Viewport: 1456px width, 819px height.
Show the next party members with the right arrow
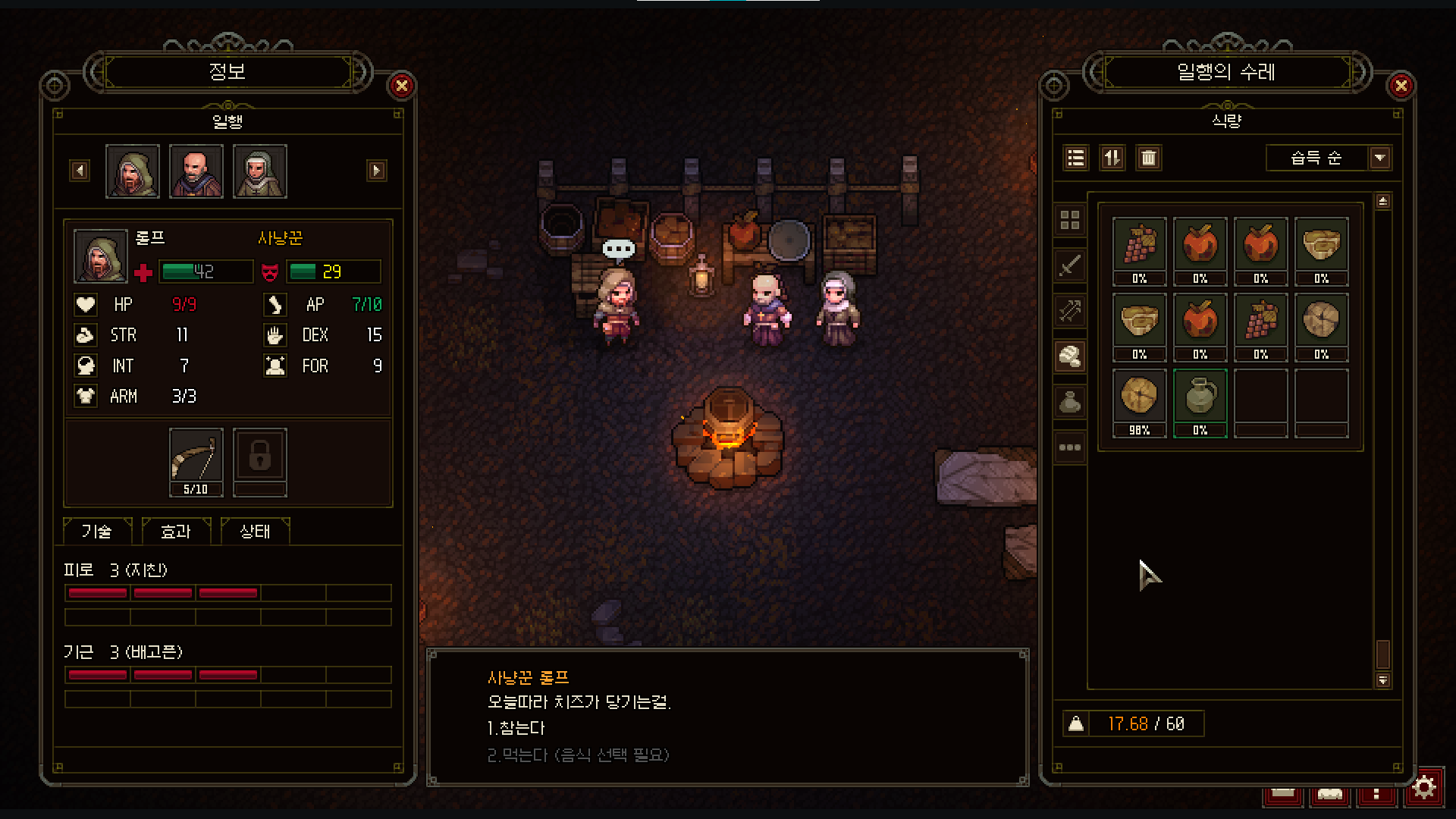[376, 171]
